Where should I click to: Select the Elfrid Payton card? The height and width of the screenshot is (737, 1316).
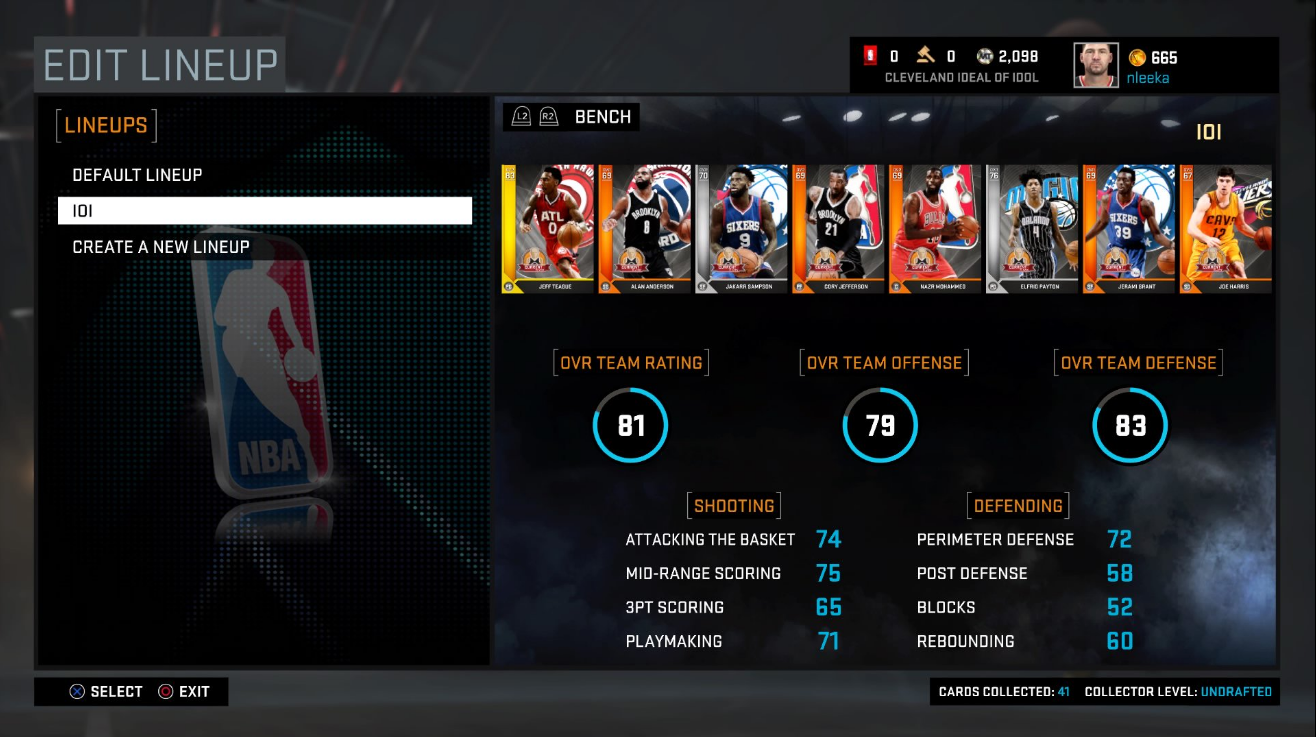coord(1032,229)
